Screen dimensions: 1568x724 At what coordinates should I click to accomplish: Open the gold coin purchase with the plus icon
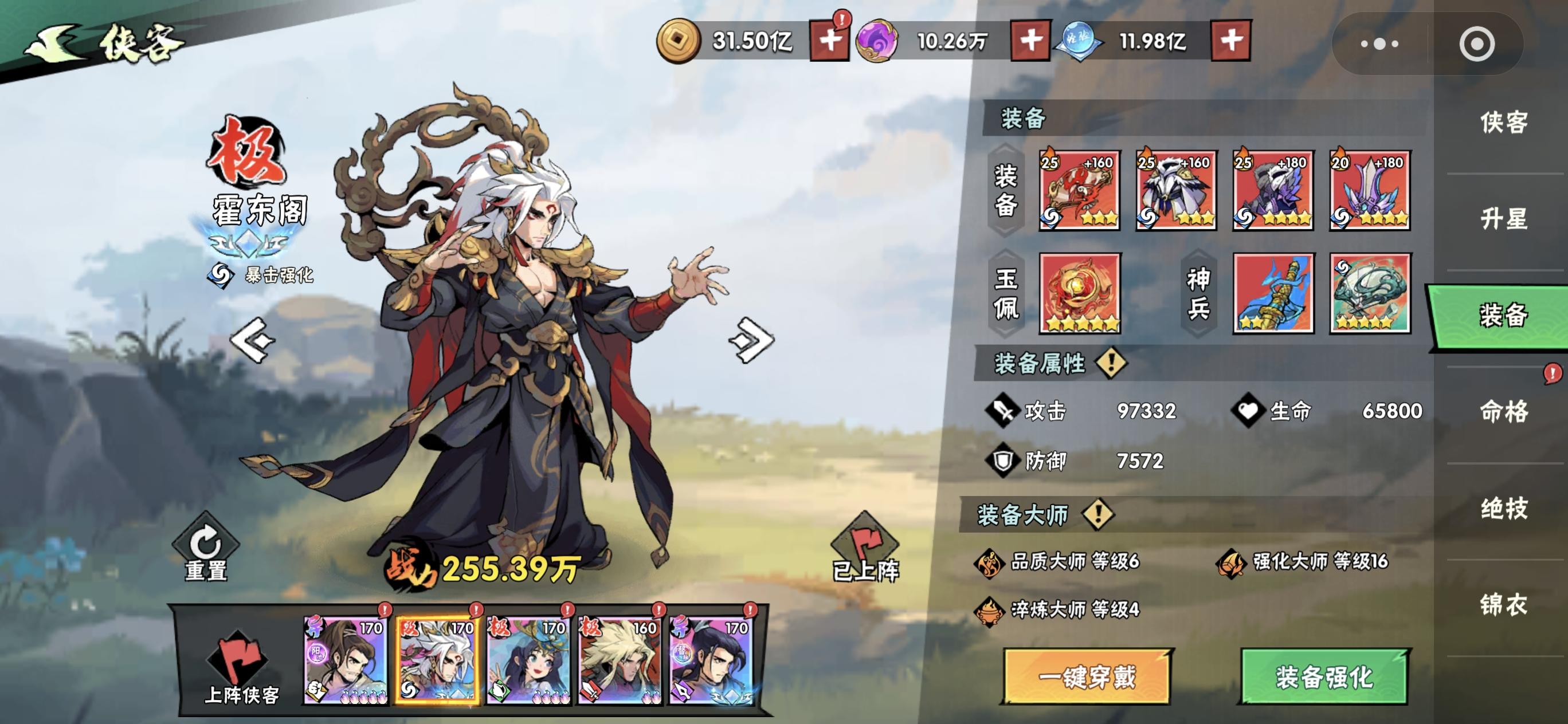pyautogui.click(x=830, y=41)
